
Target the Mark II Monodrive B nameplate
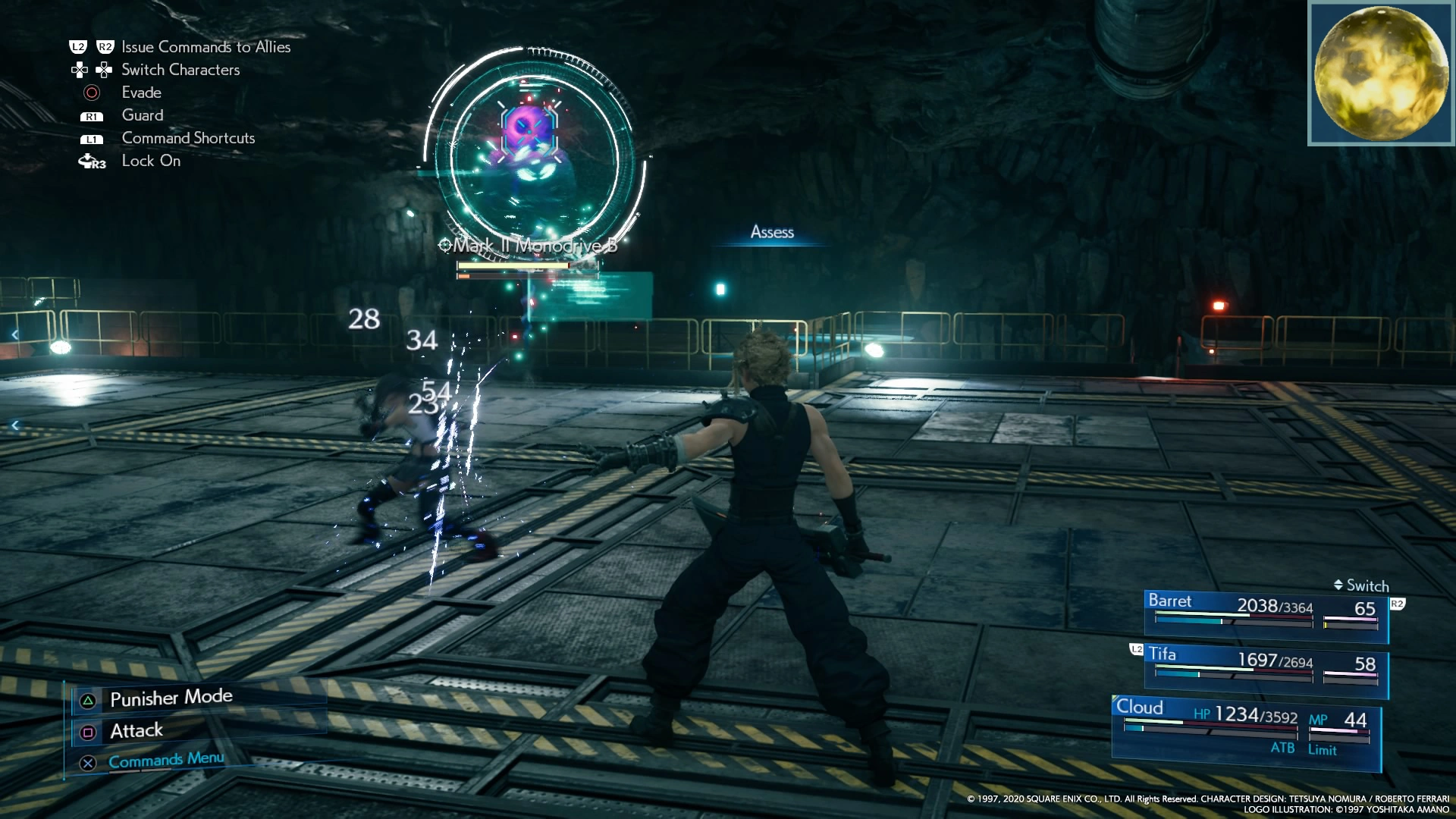(x=529, y=246)
